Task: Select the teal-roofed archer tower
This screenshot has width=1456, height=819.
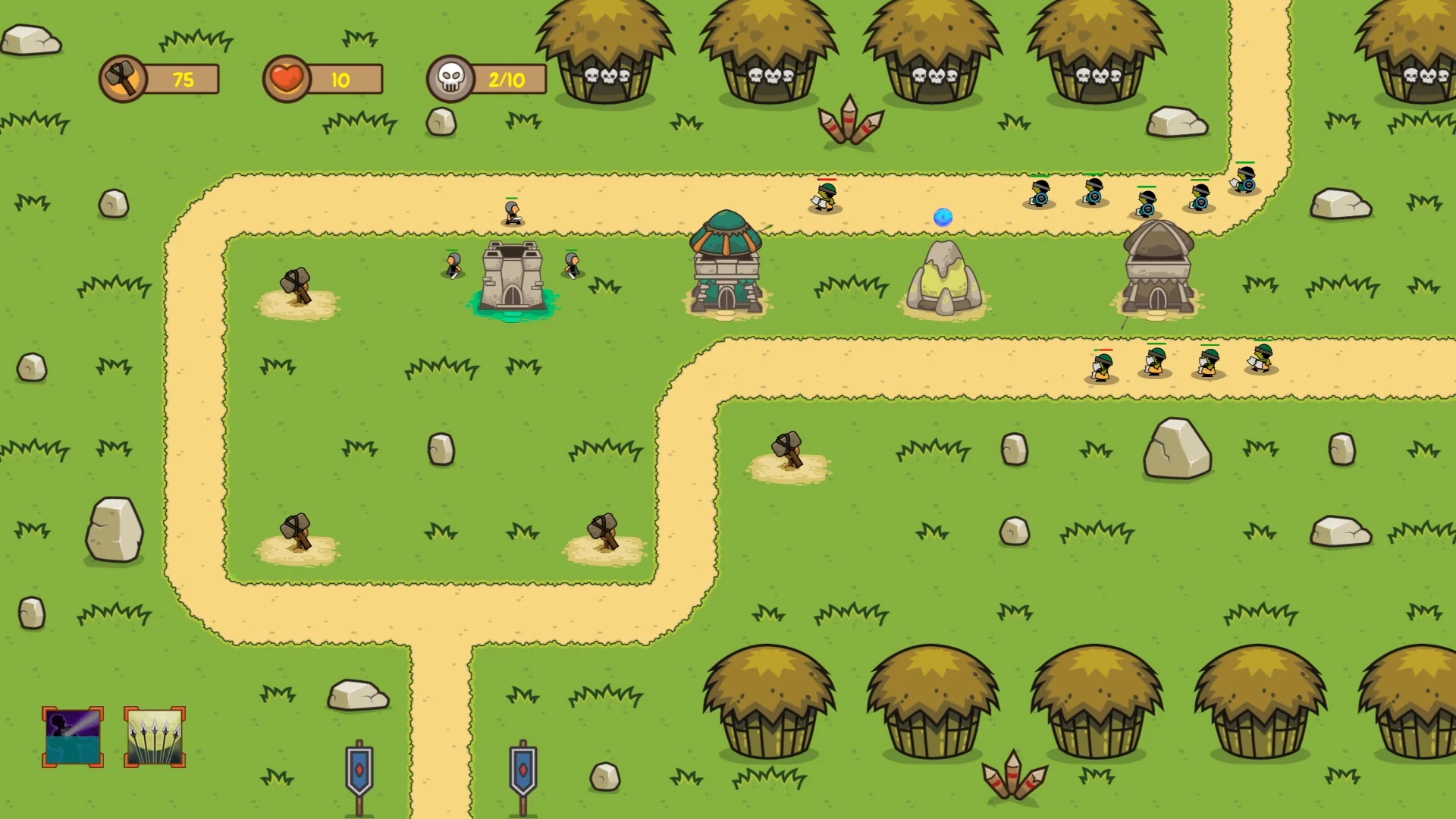Action: point(726,263)
